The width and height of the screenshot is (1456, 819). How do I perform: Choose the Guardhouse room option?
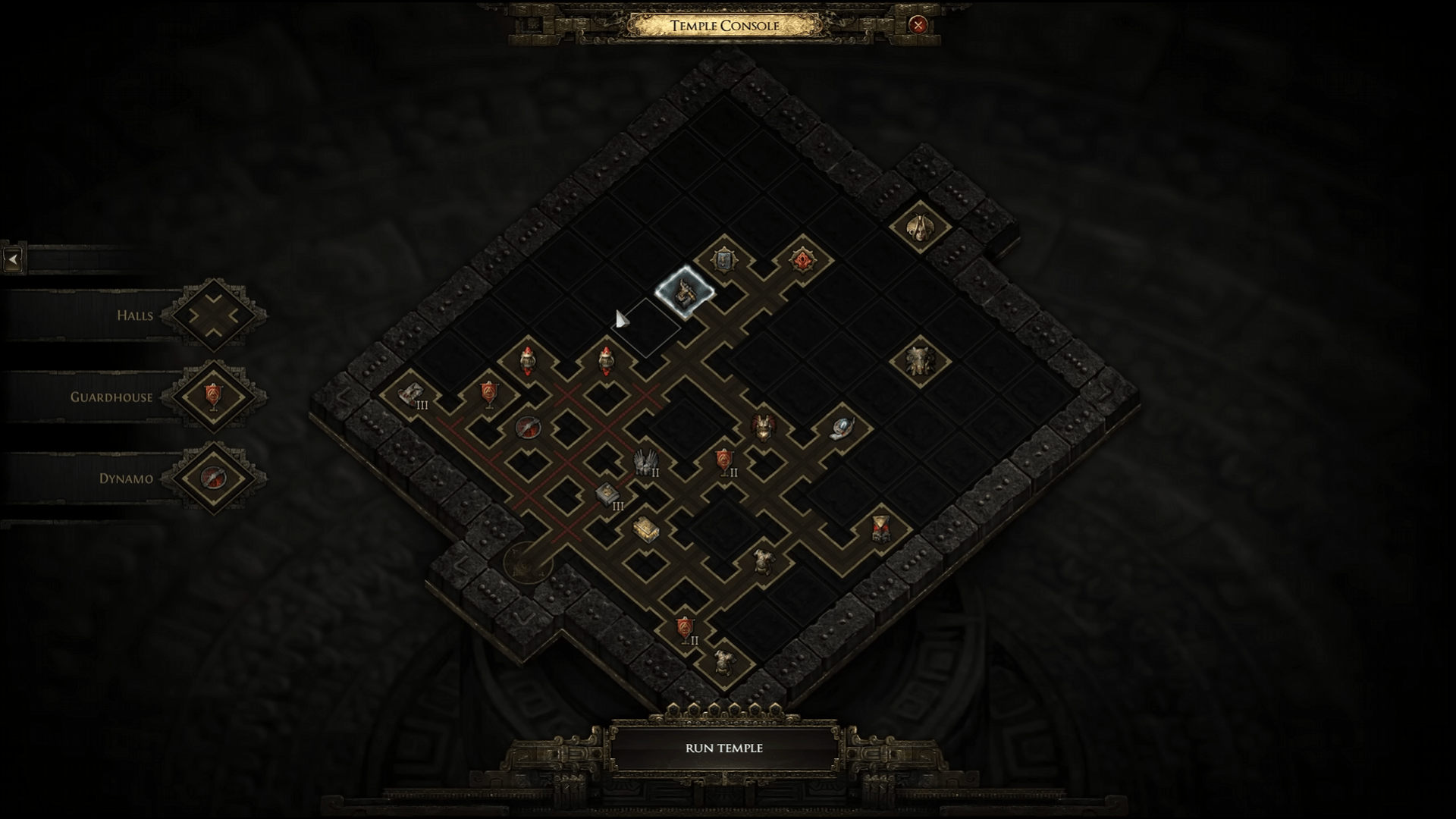213,397
